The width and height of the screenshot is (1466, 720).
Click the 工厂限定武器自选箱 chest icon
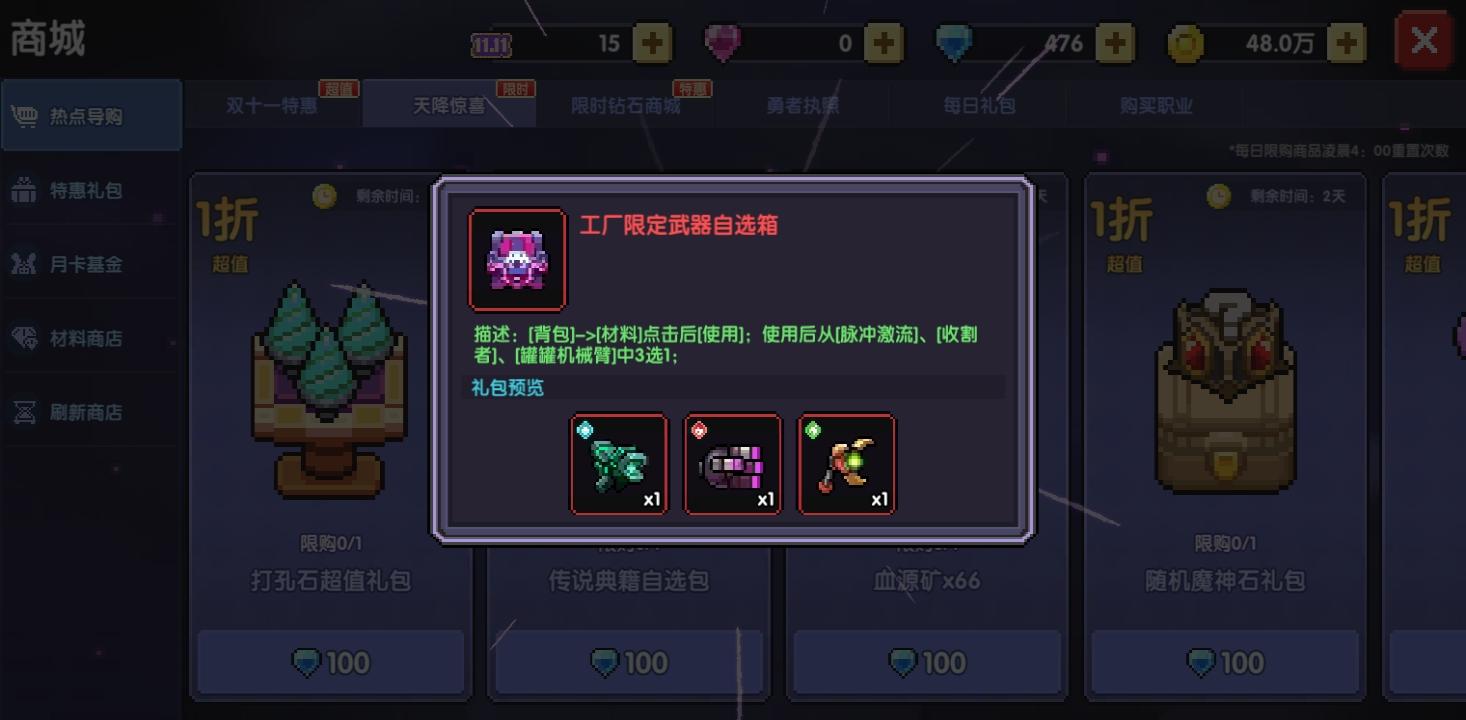coord(516,258)
